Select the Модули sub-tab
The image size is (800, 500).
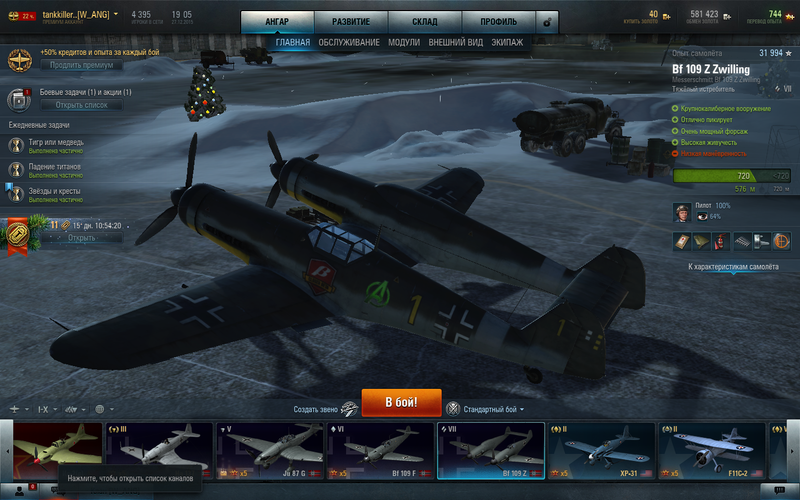point(404,43)
